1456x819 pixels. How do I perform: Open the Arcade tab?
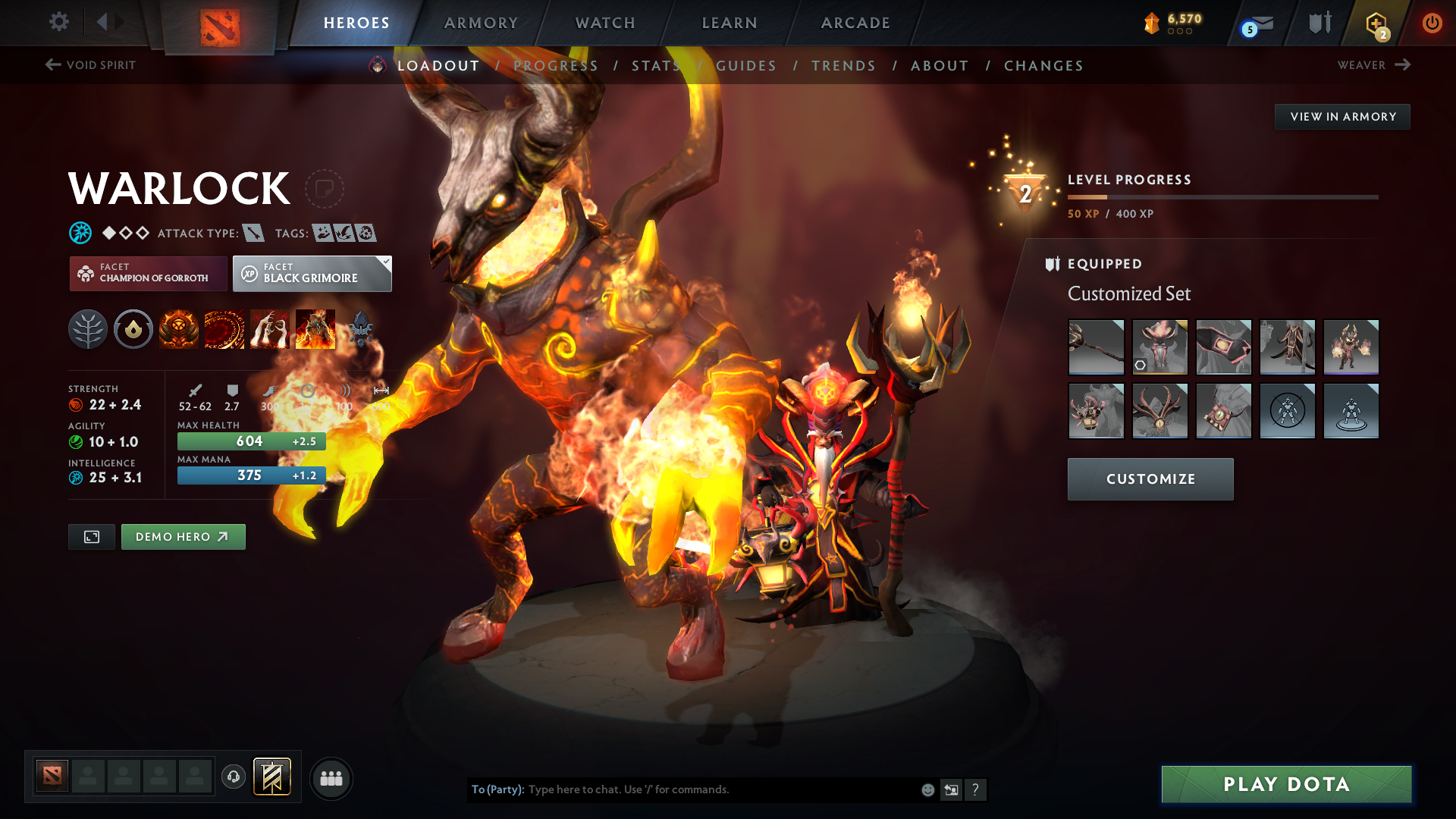855,23
